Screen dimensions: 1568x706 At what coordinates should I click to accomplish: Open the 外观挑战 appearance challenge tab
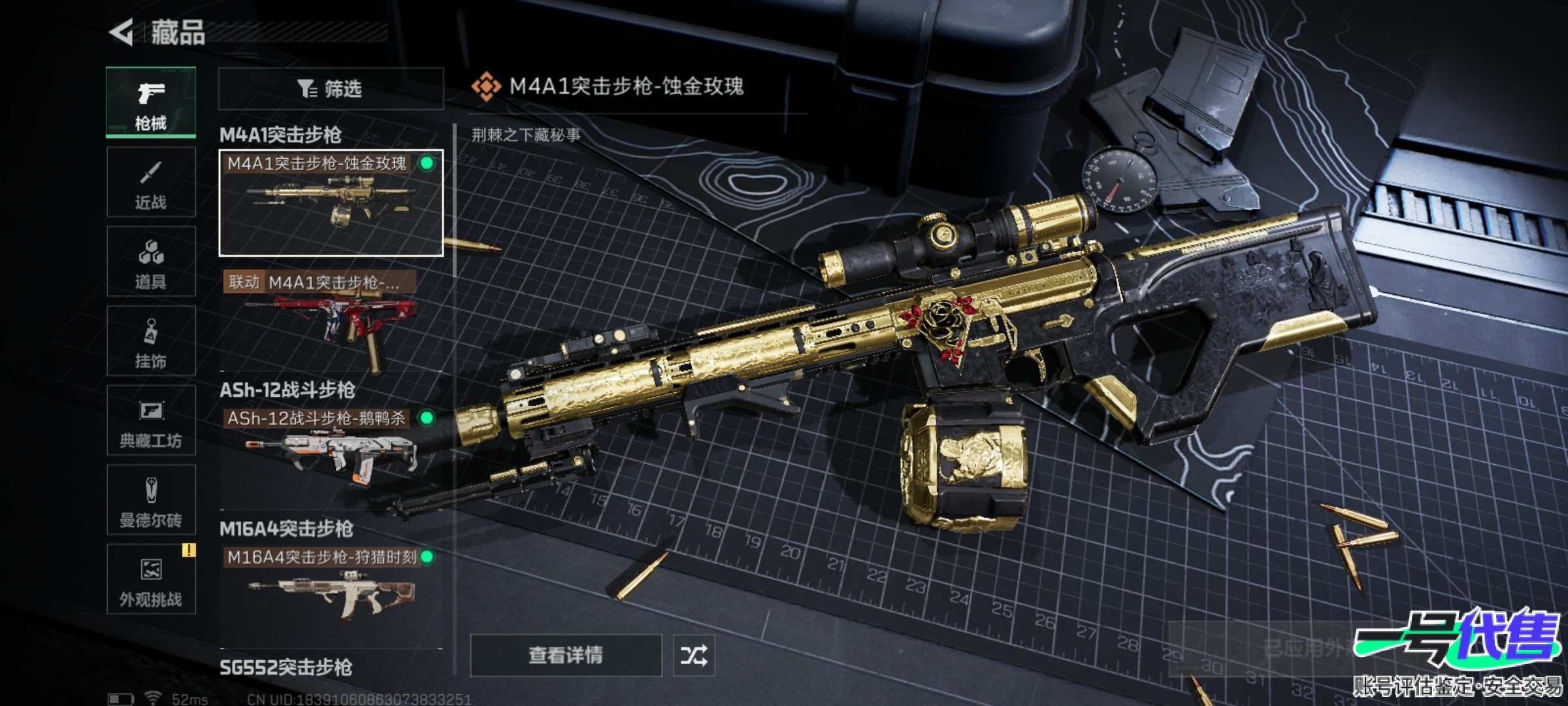[151, 579]
